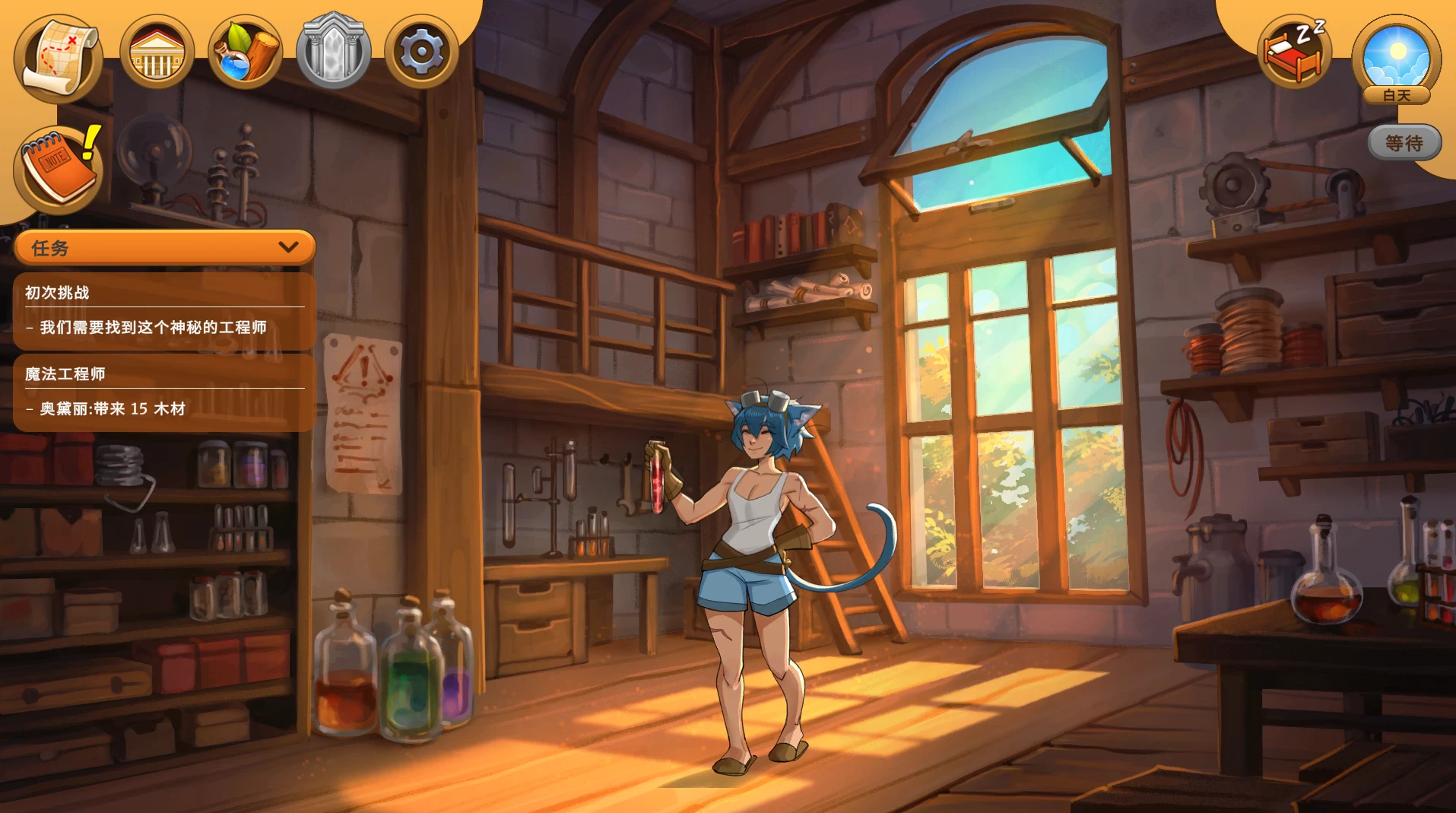Select the 初次挑战 quest entry

pos(164,310)
